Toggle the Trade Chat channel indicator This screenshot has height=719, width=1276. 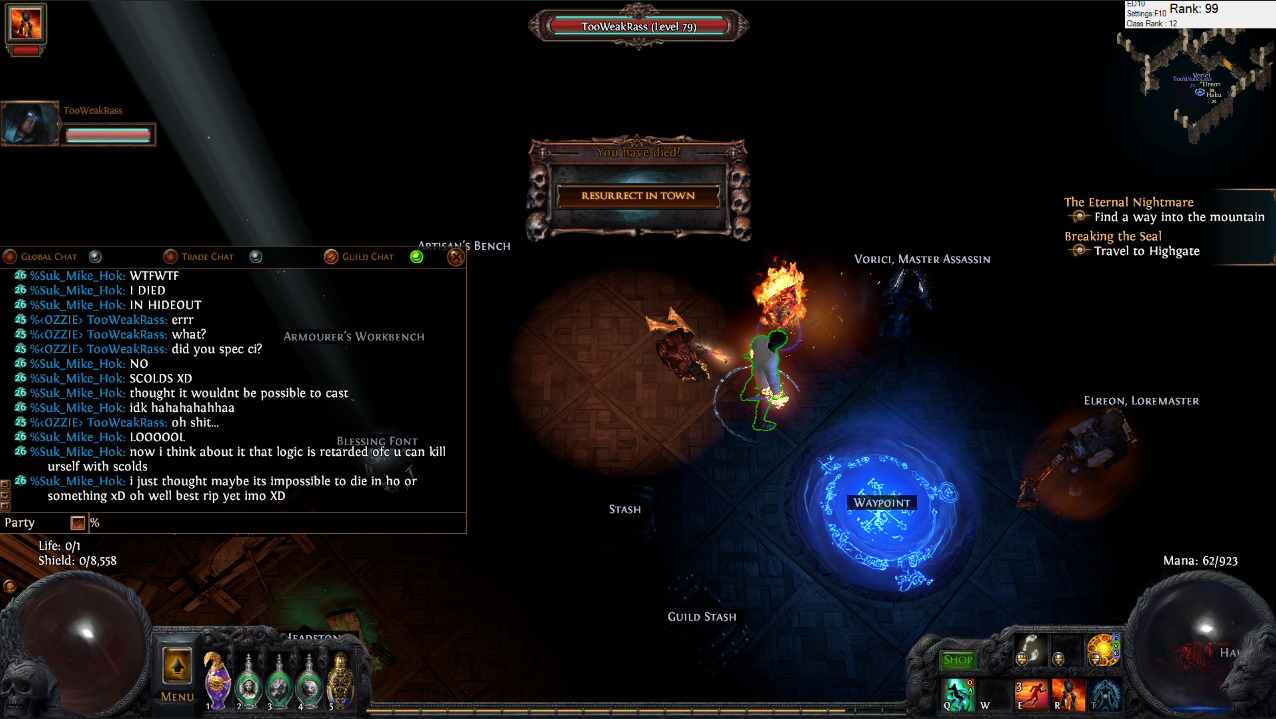[x=255, y=257]
